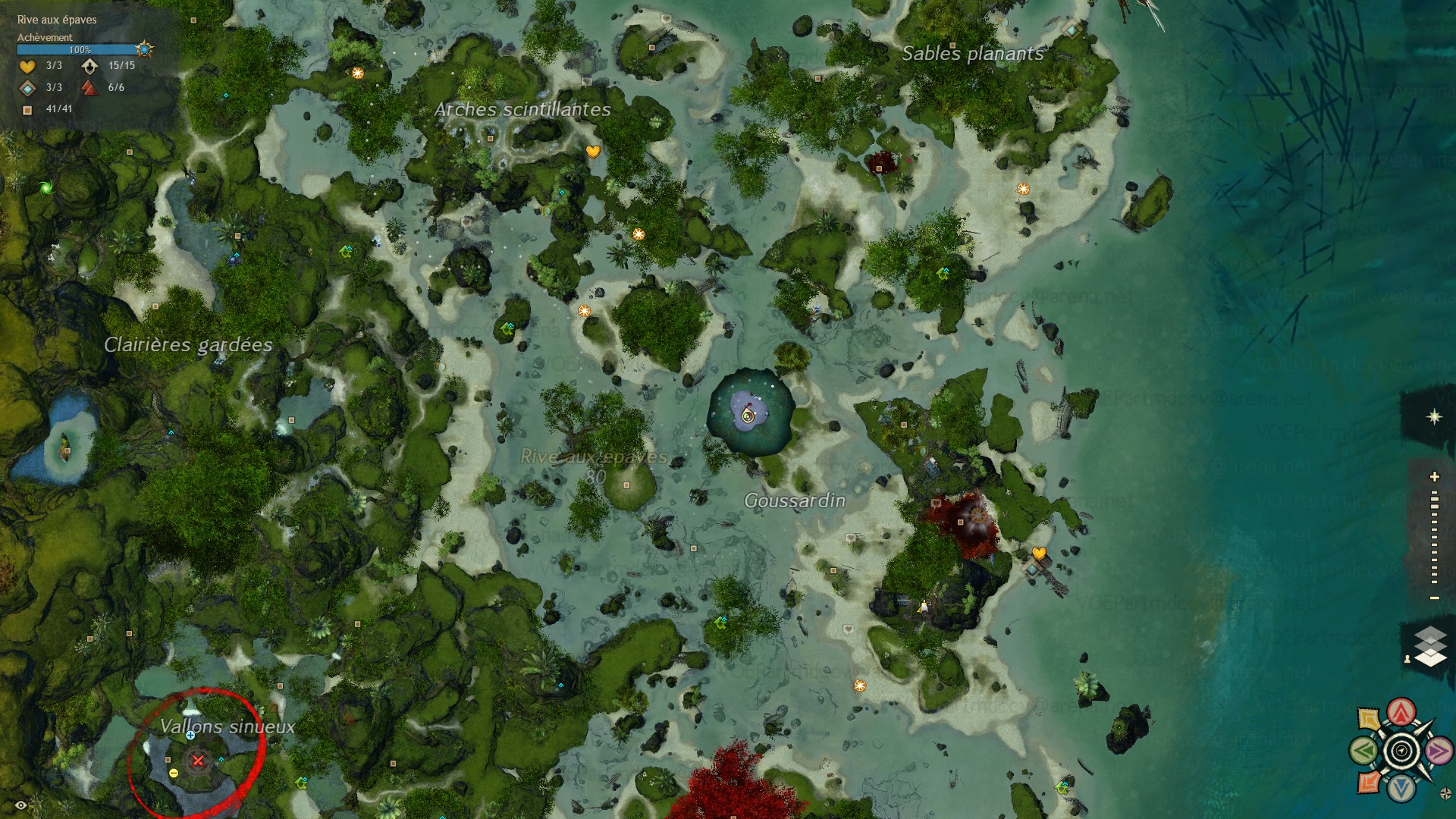Click the red minus marker near Vallons sinueux
The image size is (1456, 819).
pyautogui.click(x=174, y=773)
